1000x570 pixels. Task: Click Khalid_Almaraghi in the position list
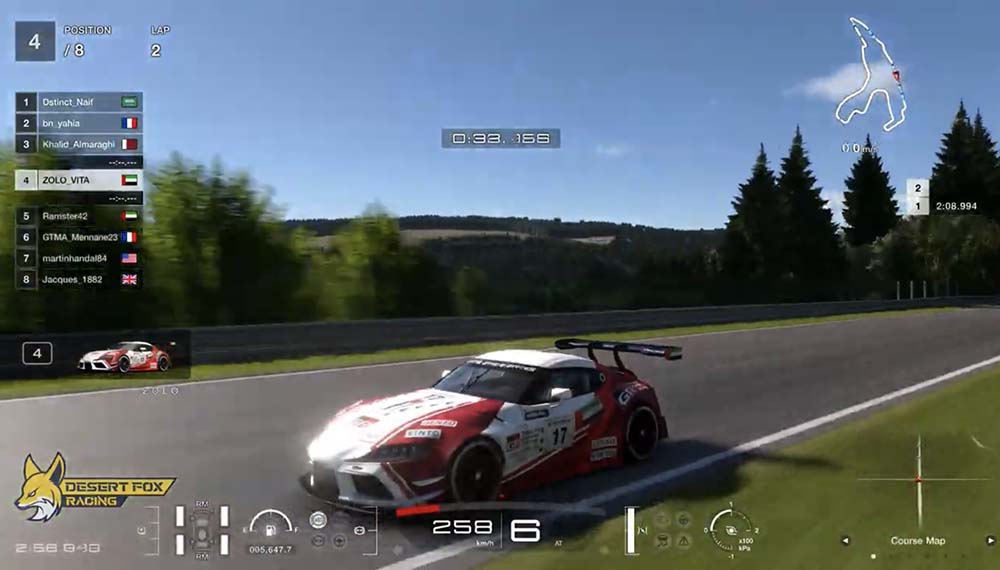click(79, 144)
